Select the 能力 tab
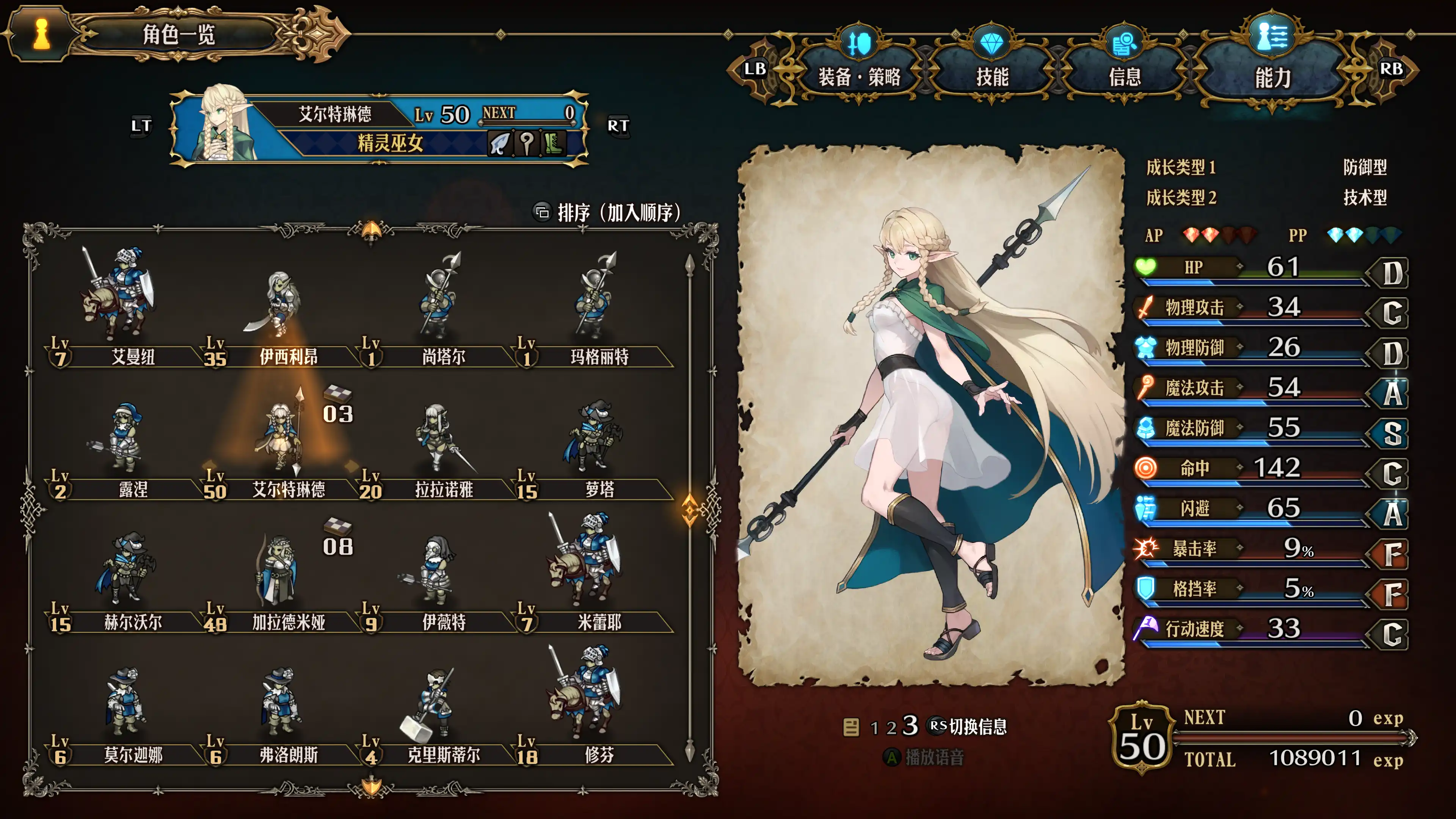The width and height of the screenshot is (1456, 819). pyautogui.click(x=1272, y=76)
